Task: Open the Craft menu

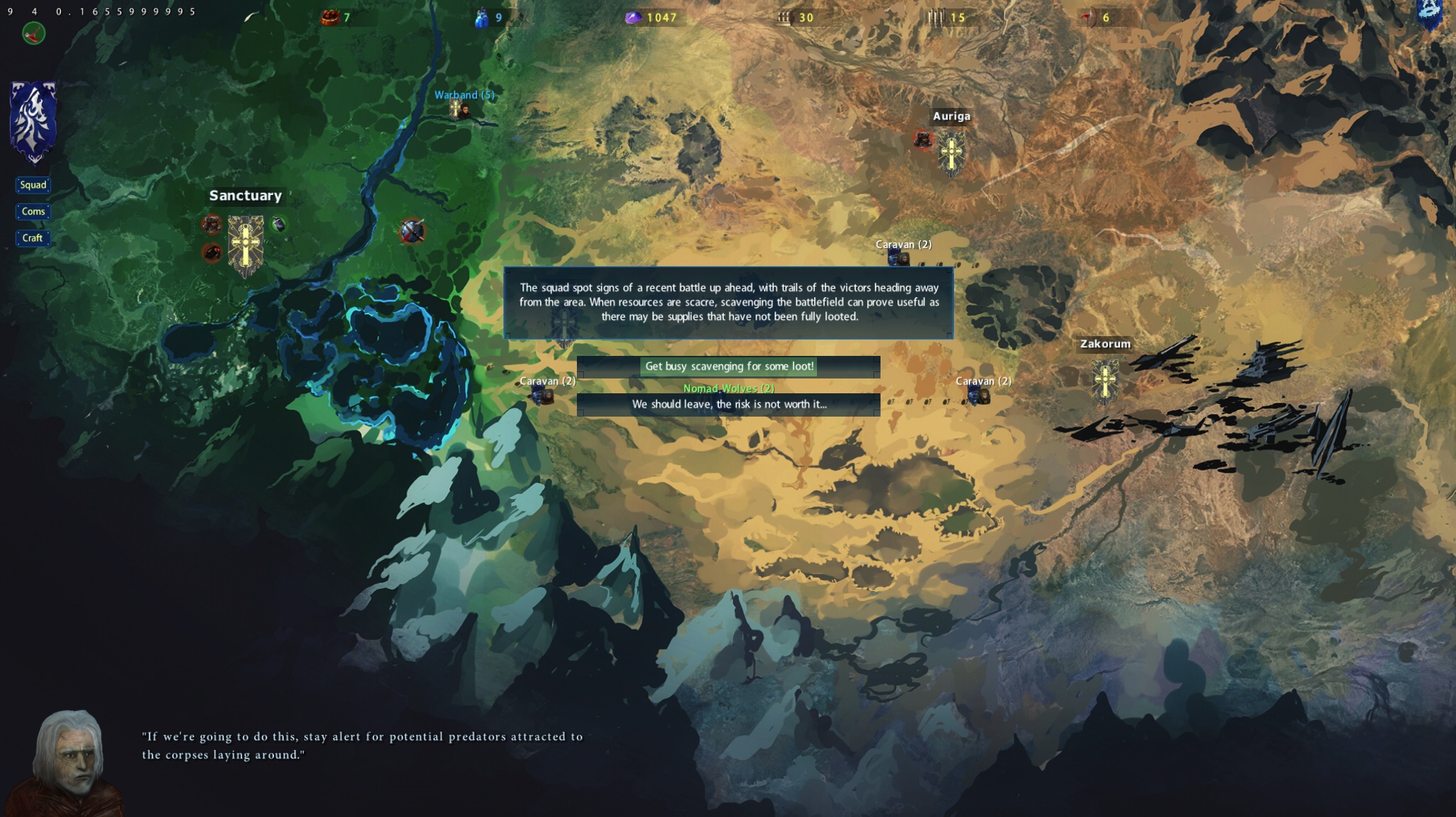Action: [x=32, y=239]
